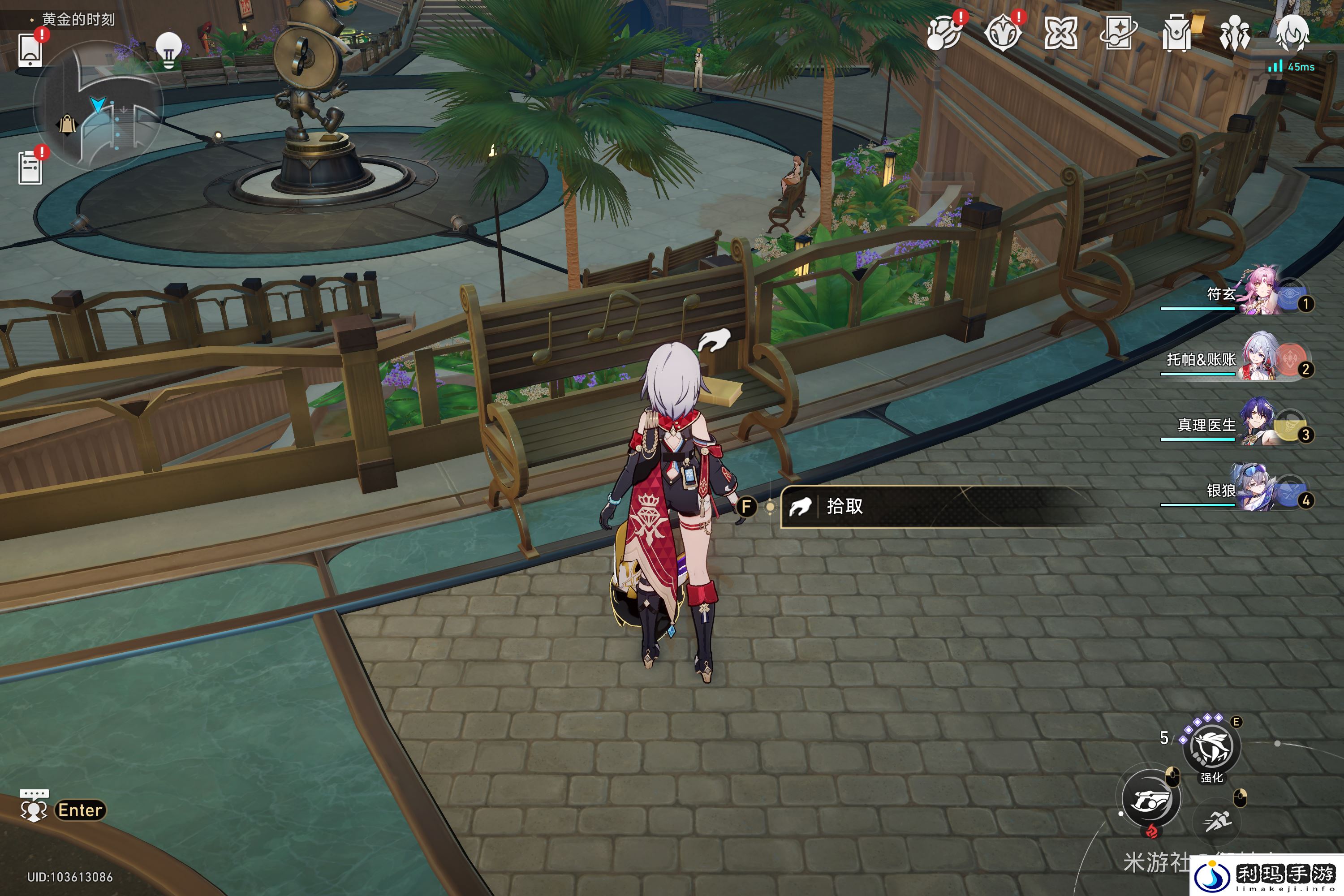Open the four-petal flower icon
1344x896 pixels.
click(x=1060, y=33)
